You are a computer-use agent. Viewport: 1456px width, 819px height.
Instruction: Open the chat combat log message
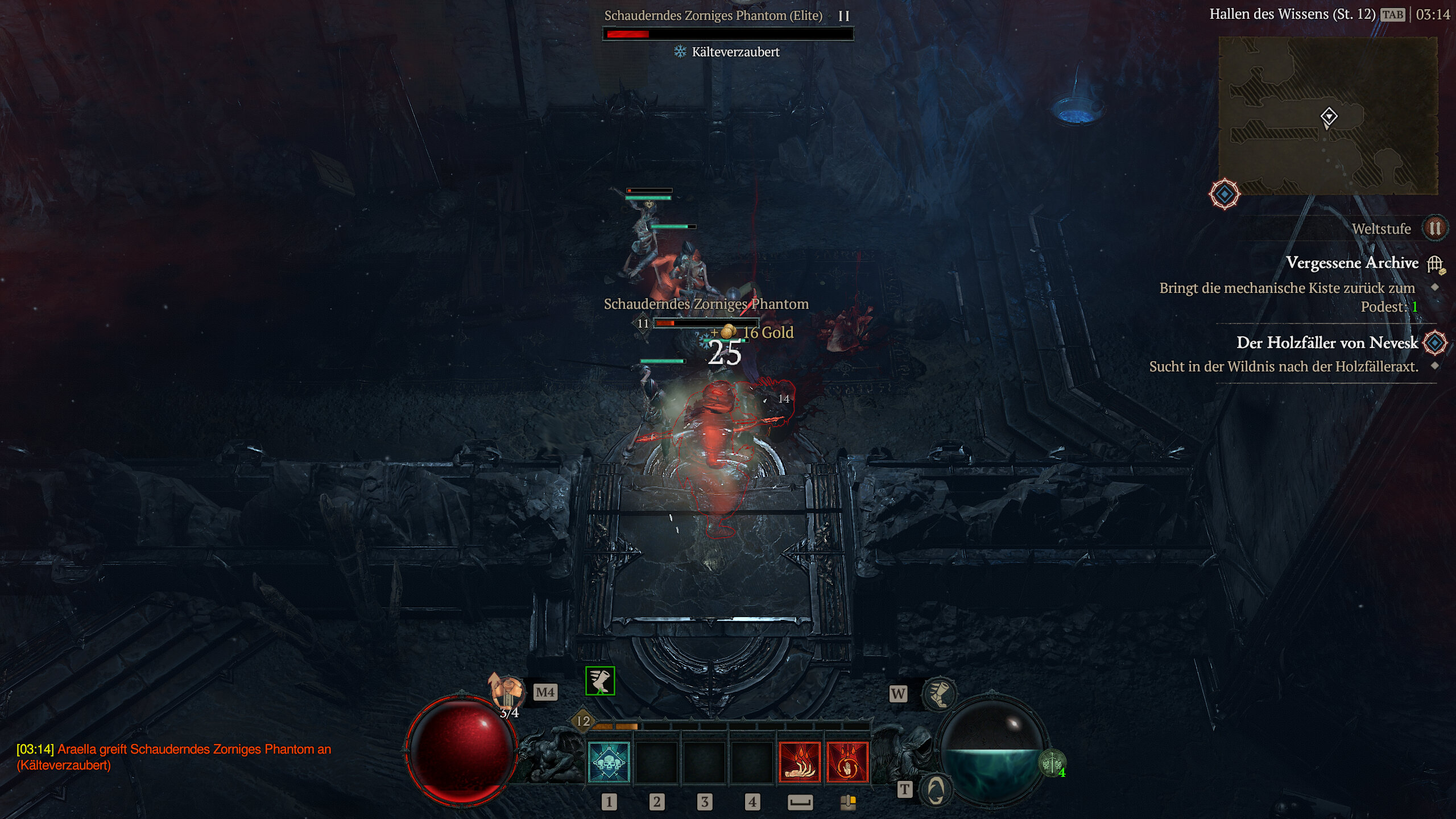173,757
